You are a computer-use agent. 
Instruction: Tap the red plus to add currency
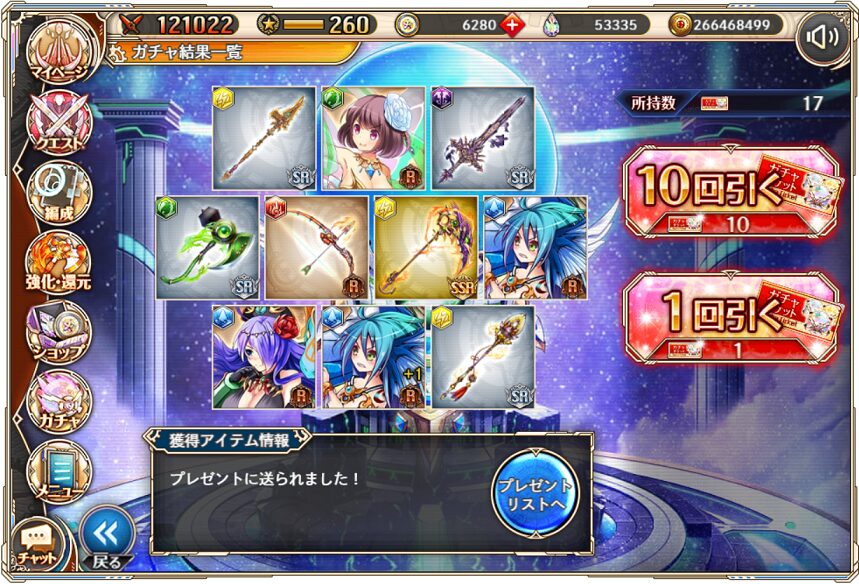tap(512, 24)
